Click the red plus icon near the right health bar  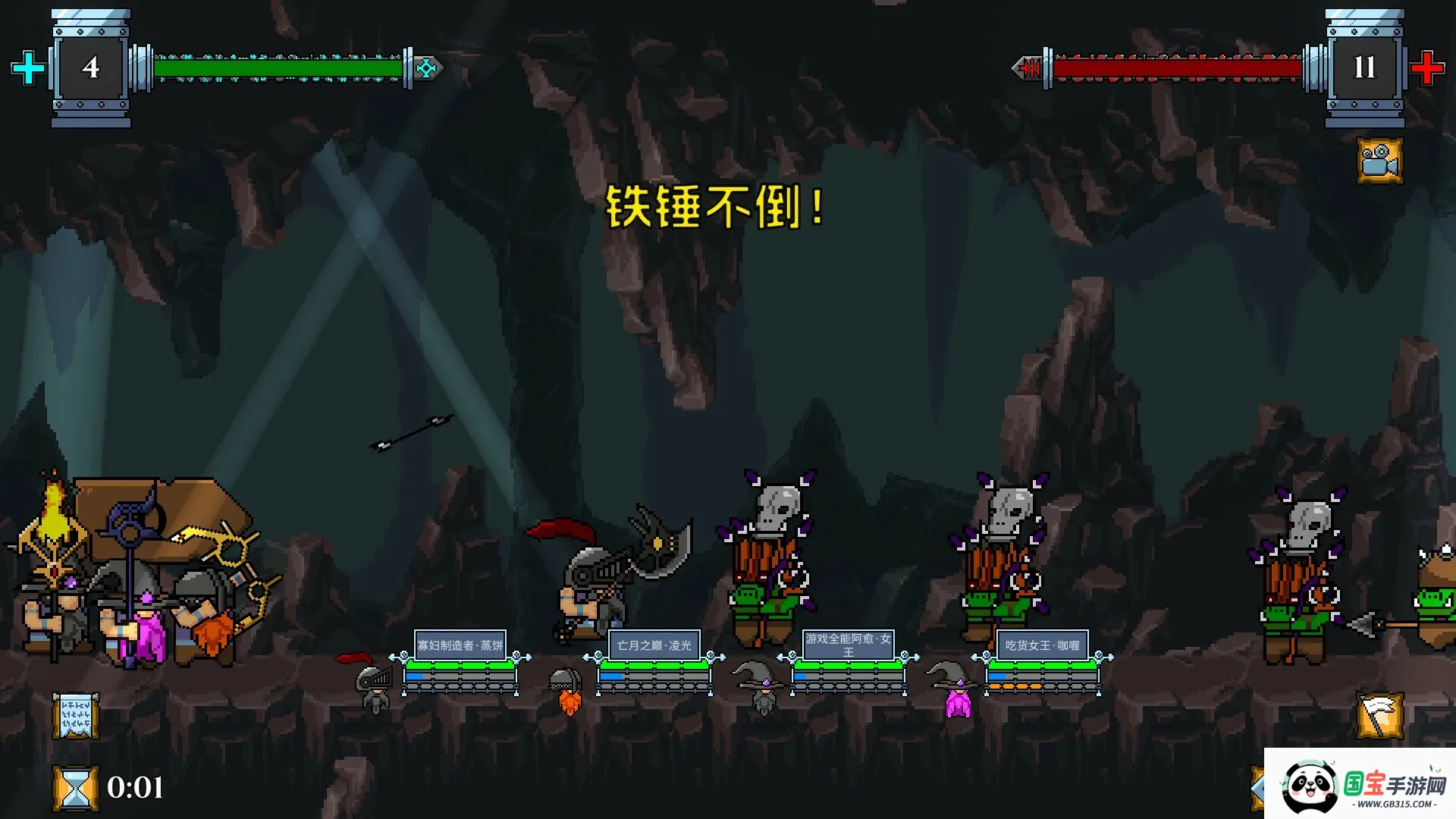point(1428,67)
